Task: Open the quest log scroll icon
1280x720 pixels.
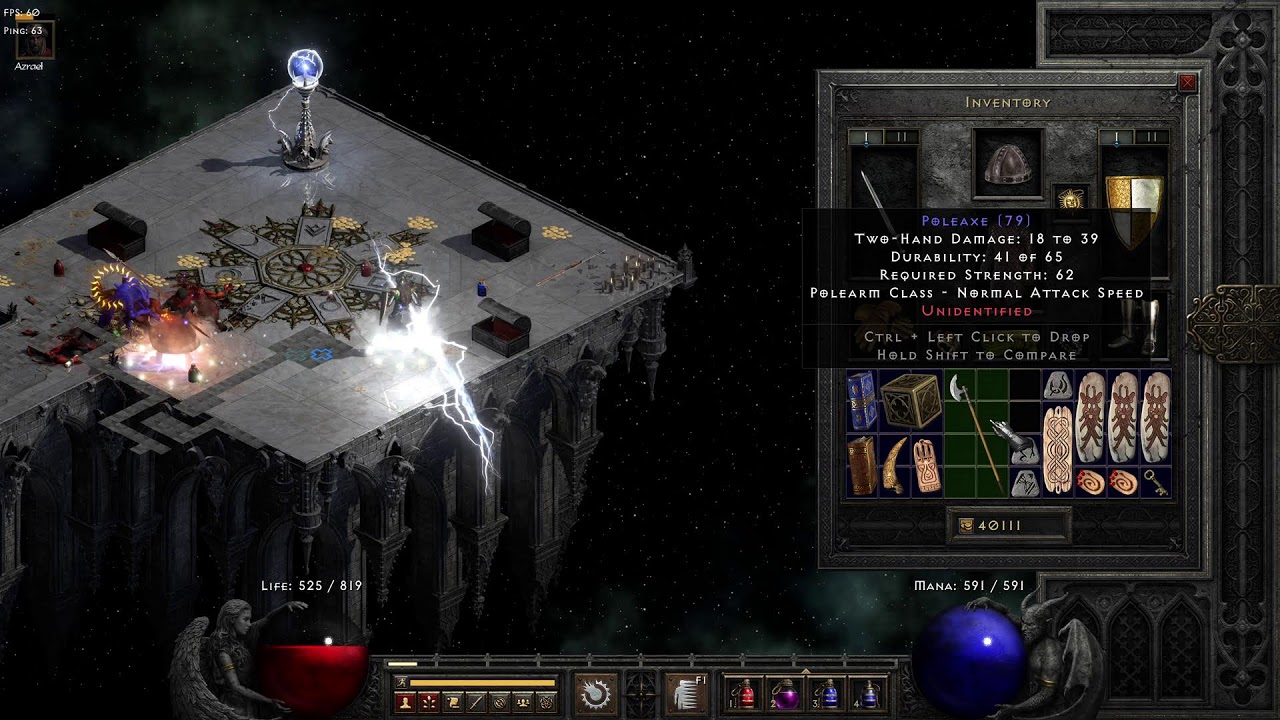Action: tap(452, 702)
